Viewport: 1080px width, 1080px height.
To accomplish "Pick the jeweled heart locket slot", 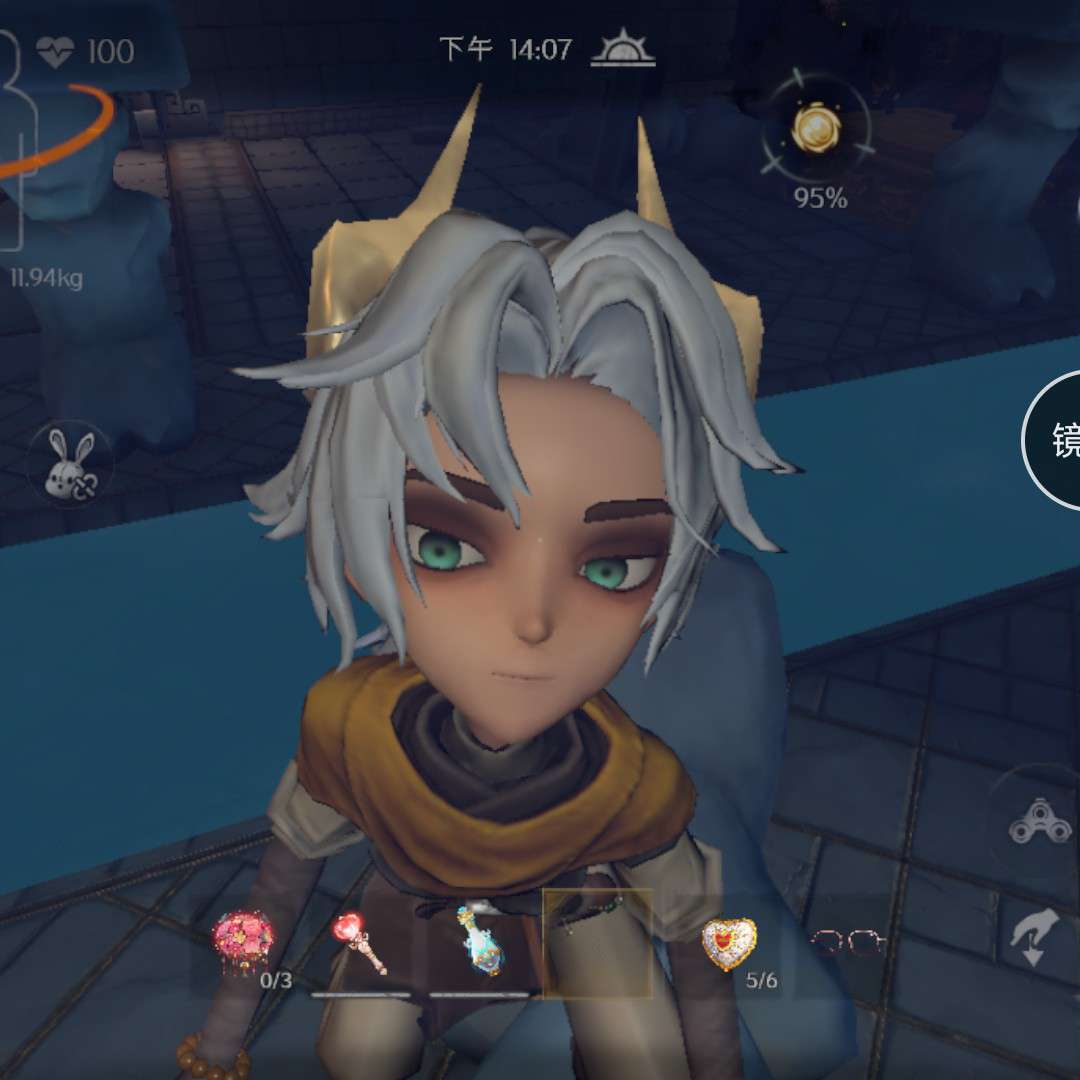I will click(x=729, y=943).
